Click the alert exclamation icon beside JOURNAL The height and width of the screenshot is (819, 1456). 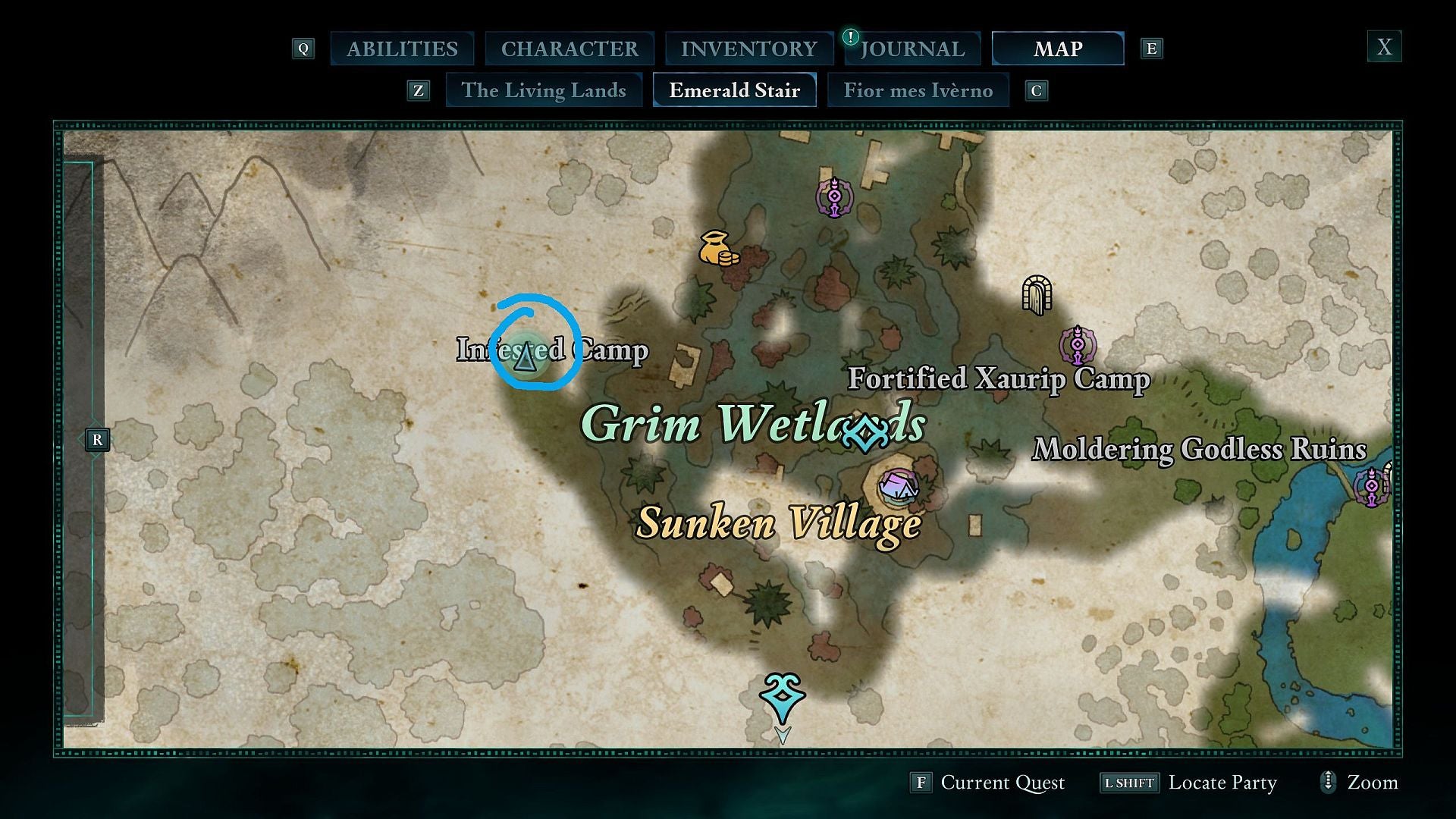tap(851, 36)
